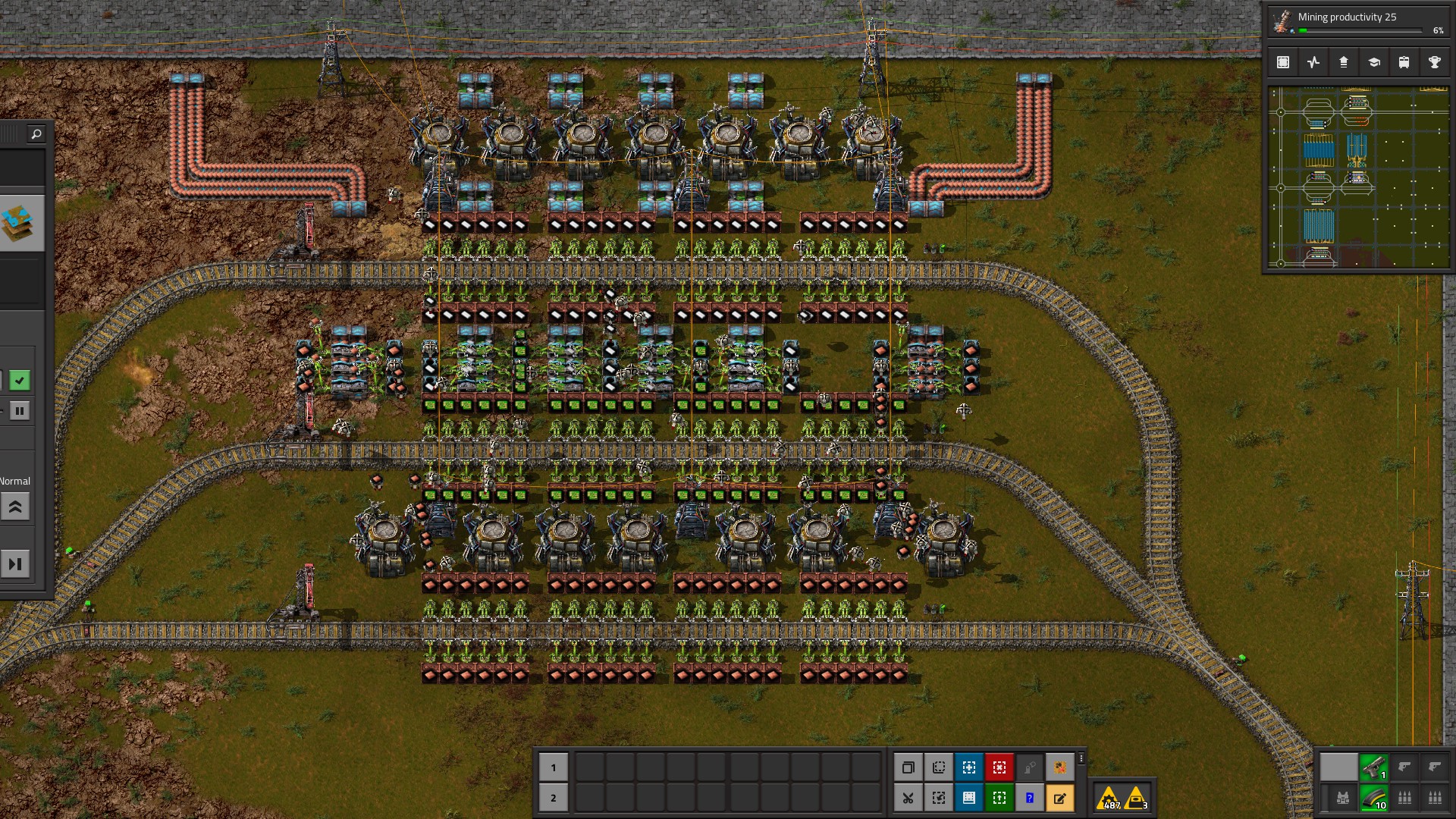Open the train overview shortcut
This screenshot has width=1456, height=819.
pos(1404,62)
